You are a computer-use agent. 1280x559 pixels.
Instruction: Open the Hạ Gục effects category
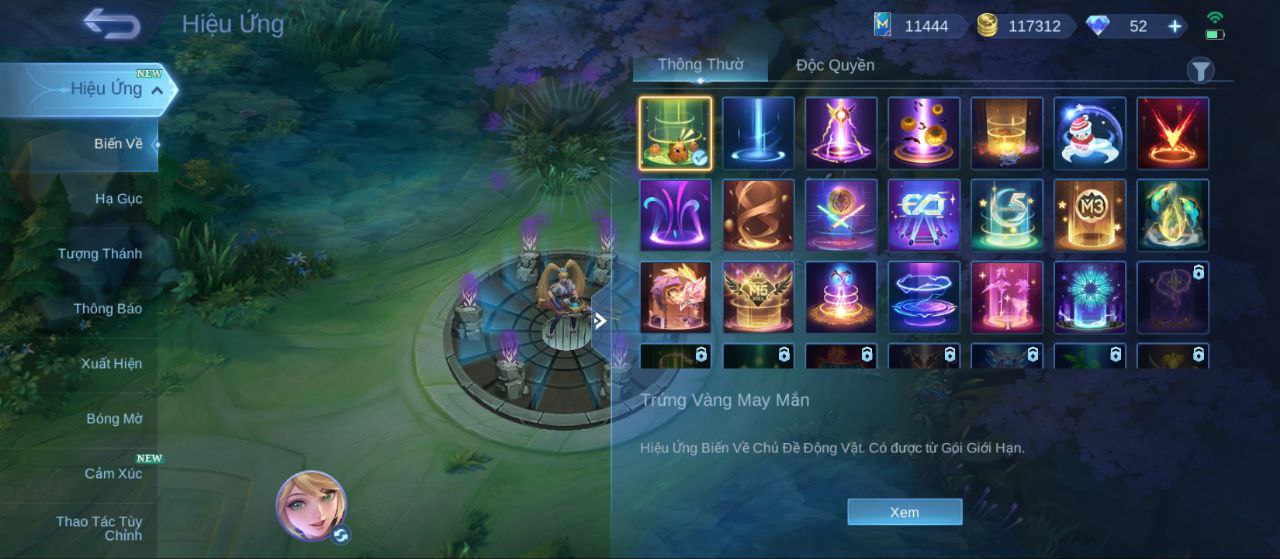click(x=118, y=199)
